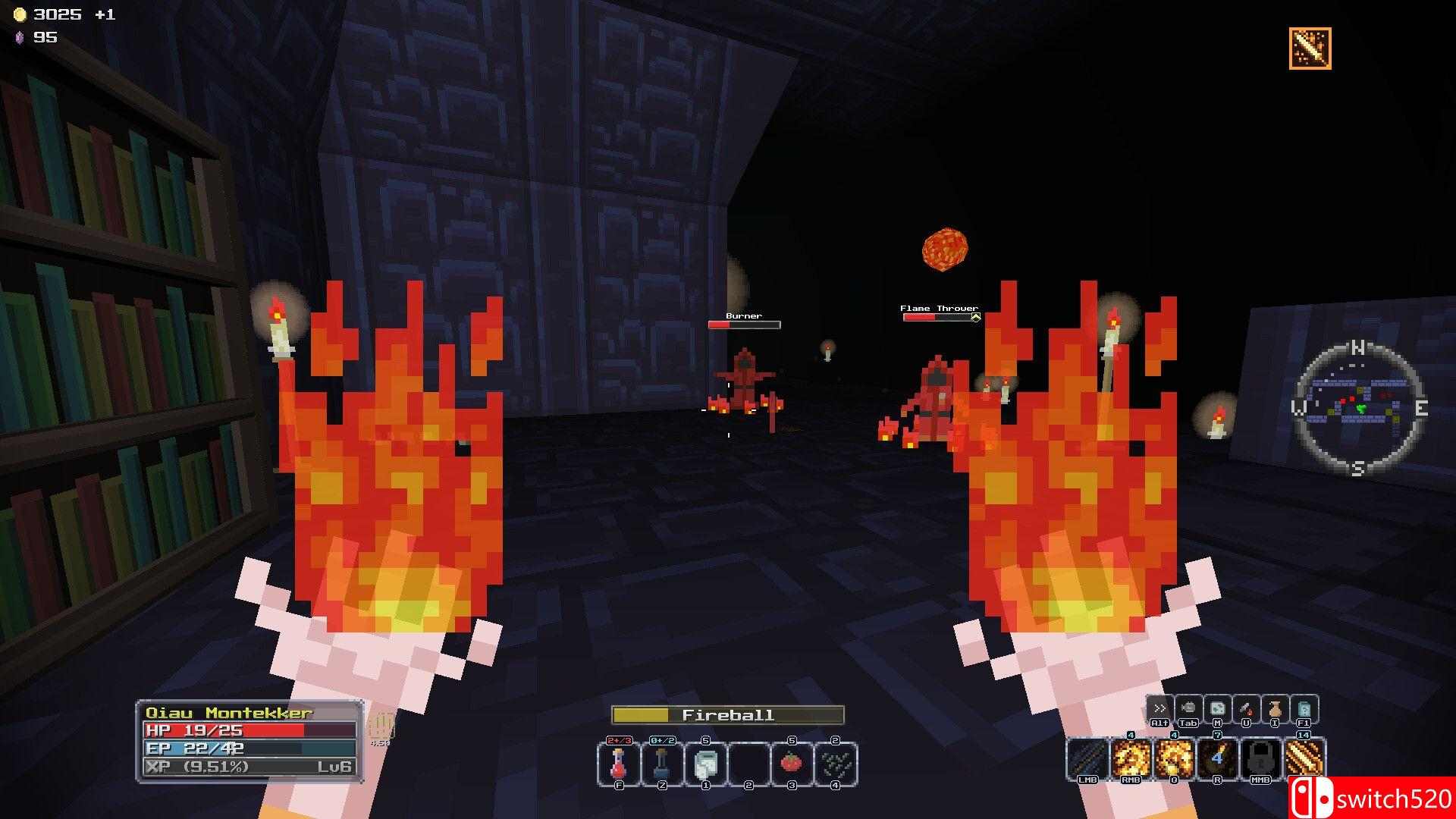Open the compass minimap
The image size is (1456, 819).
[x=1357, y=410]
